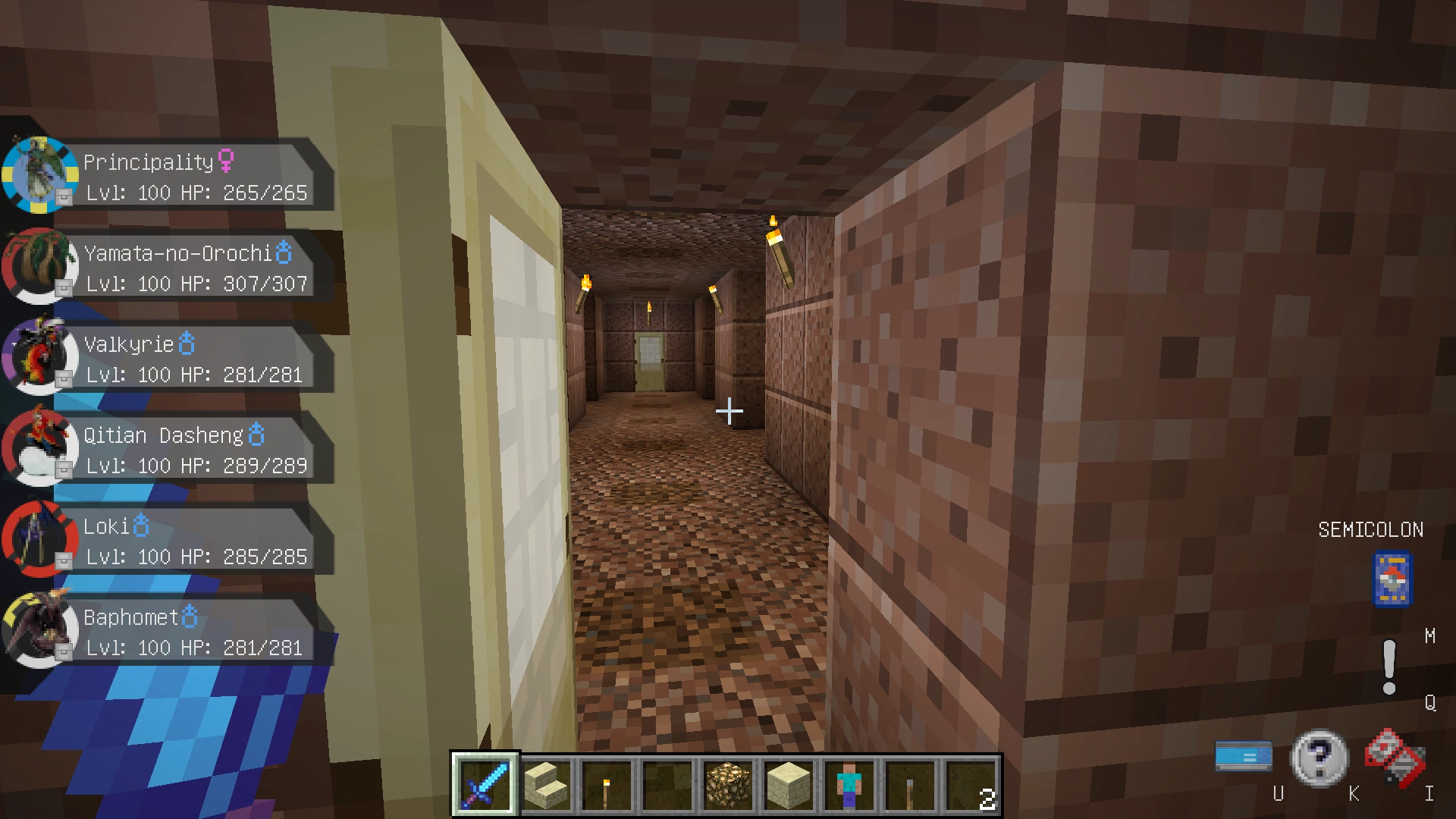Screen dimensions: 1456x819
Task: Click Principality's portrait in the party list
Action: [x=39, y=174]
